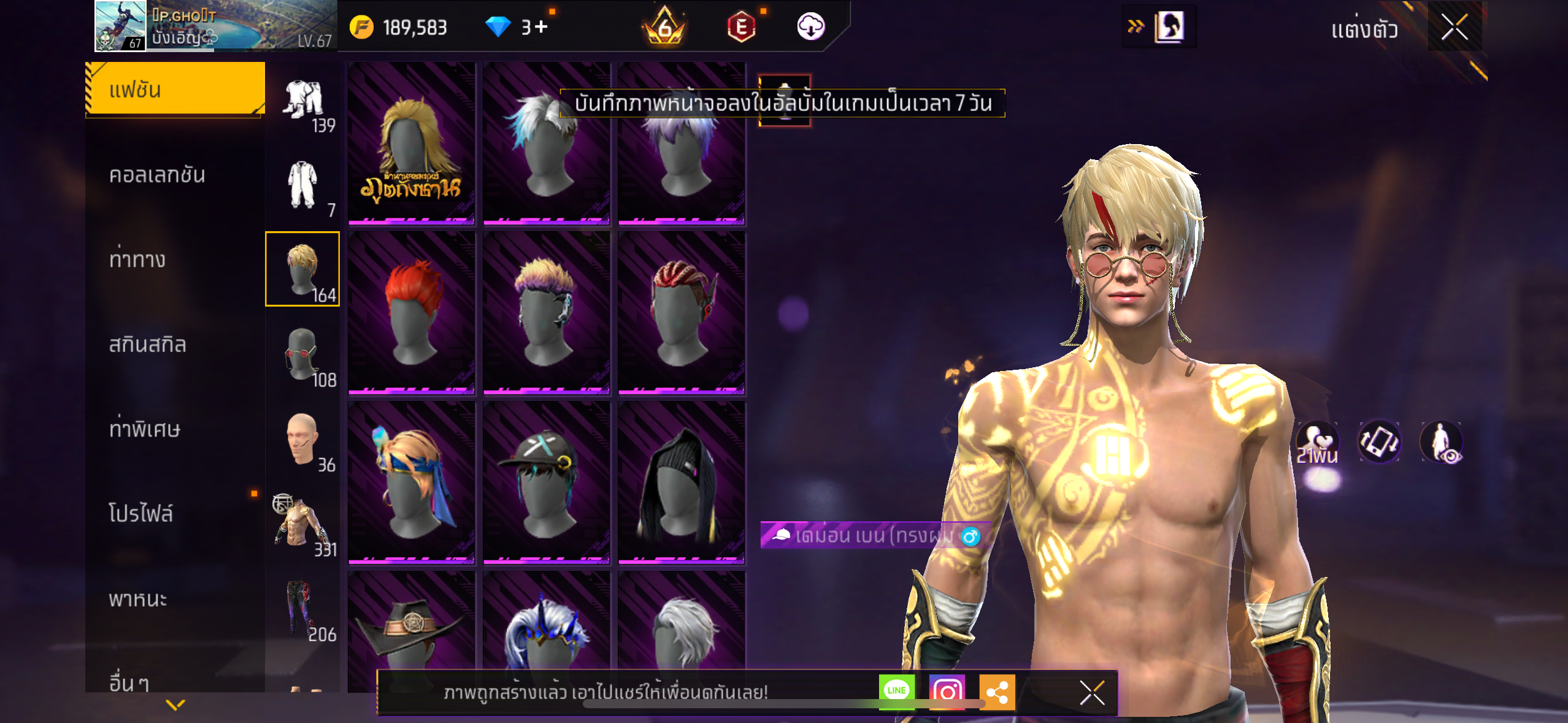Share the screenshot to LINE
The height and width of the screenshot is (723, 1568).
tap(896, 691)
